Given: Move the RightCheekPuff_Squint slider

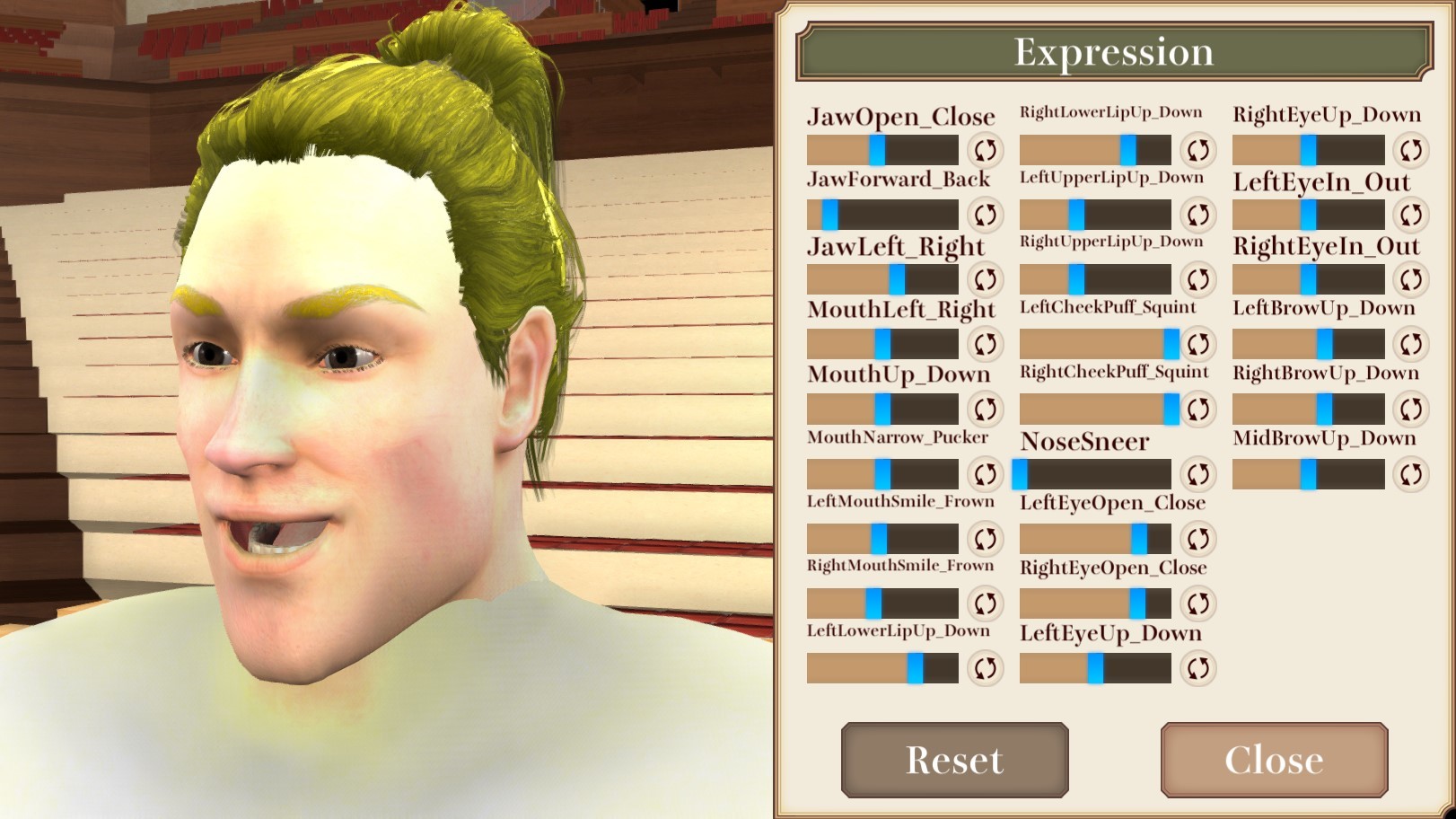Looking at the screenshot, I should [x=1171, y=409].
